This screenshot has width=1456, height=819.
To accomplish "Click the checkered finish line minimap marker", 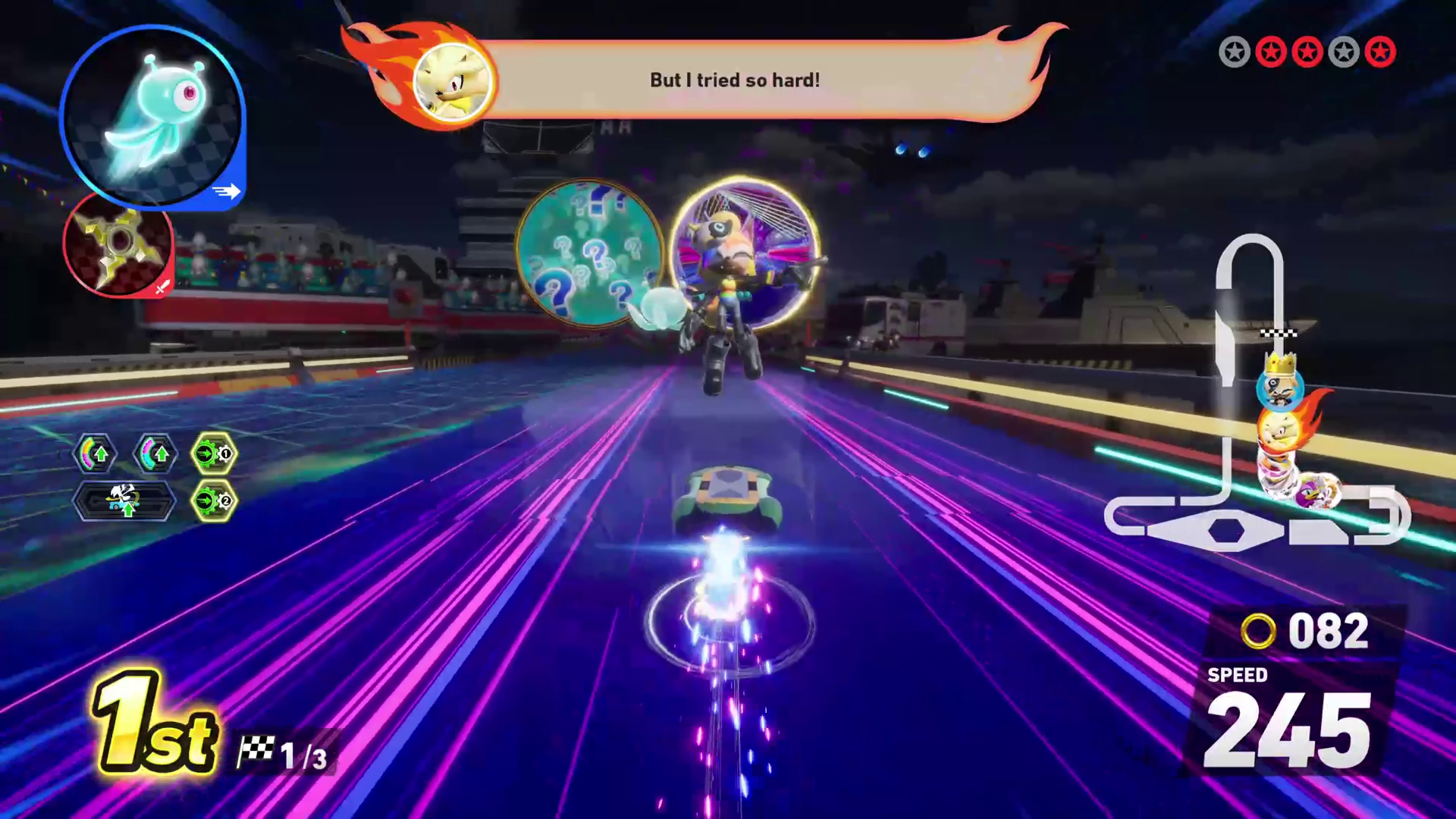I will pyautogui.click(x=1279, y=333).
